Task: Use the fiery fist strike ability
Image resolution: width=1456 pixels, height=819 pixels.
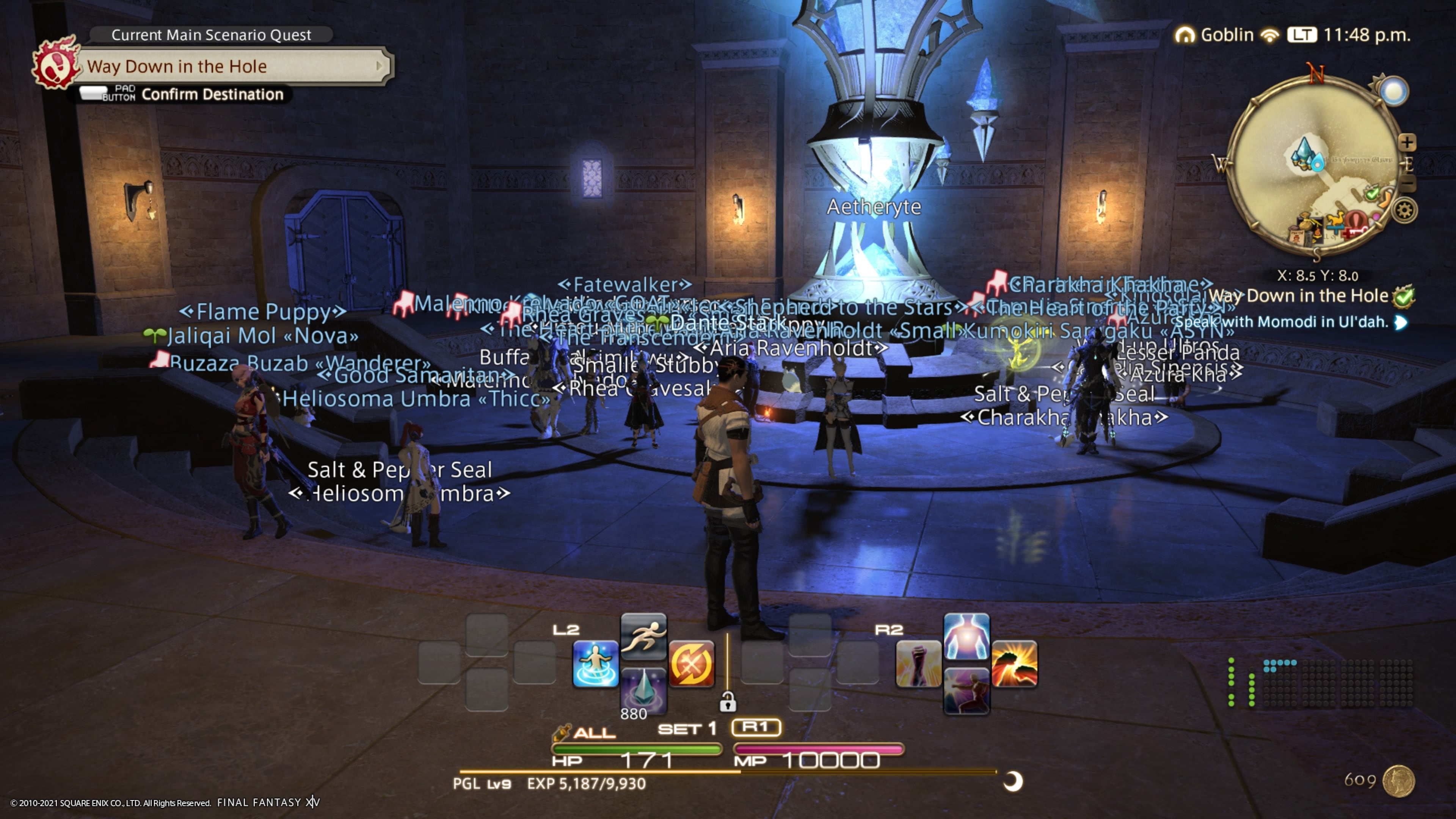Action: tap(1015, 664)
